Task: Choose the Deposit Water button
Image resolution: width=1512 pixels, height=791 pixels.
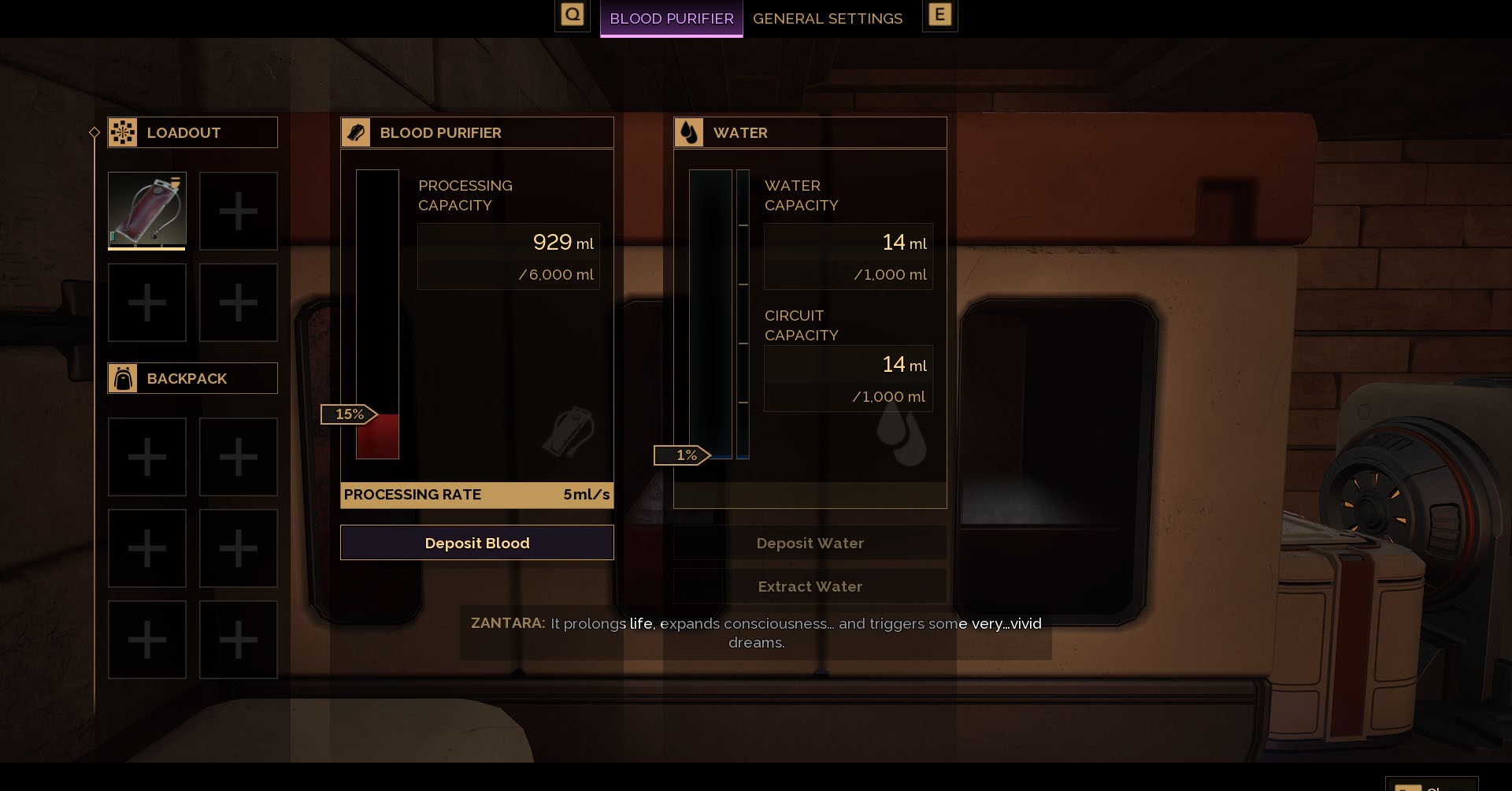Action: point(810,543)
